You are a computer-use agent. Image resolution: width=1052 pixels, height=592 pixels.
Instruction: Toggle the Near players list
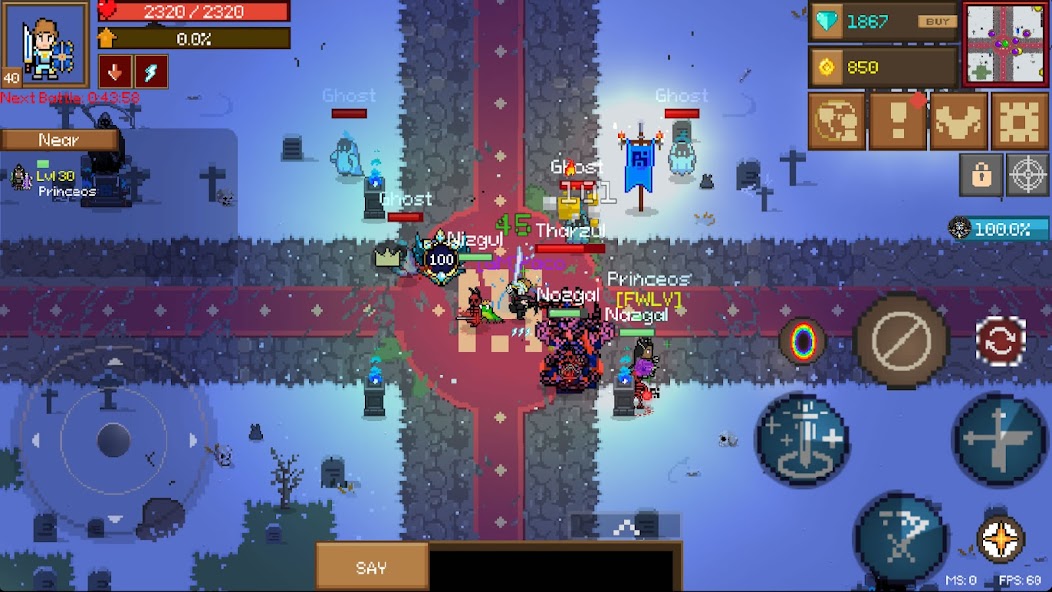59,141
